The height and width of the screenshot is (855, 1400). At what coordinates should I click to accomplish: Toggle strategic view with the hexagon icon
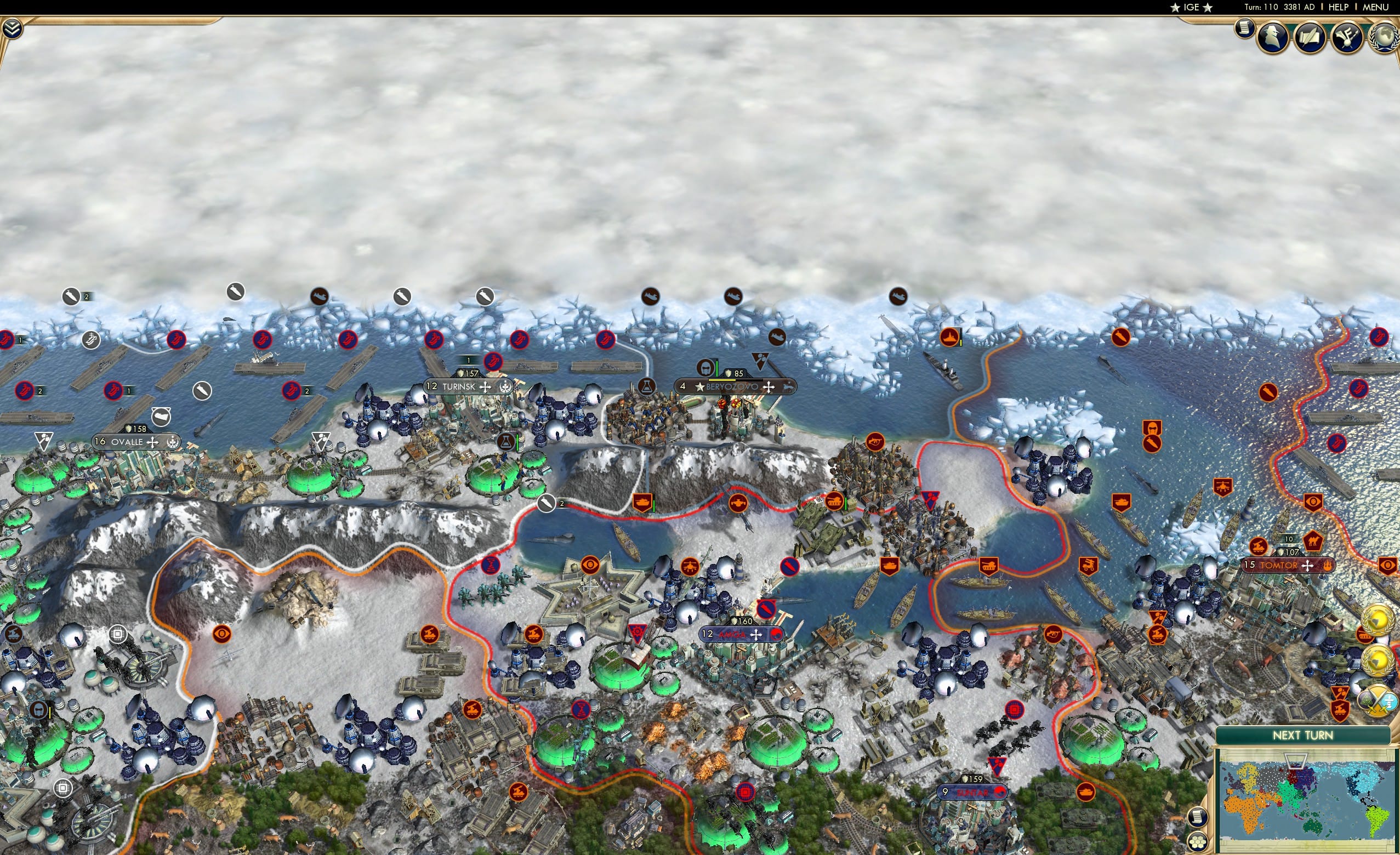click(1198, 842)
